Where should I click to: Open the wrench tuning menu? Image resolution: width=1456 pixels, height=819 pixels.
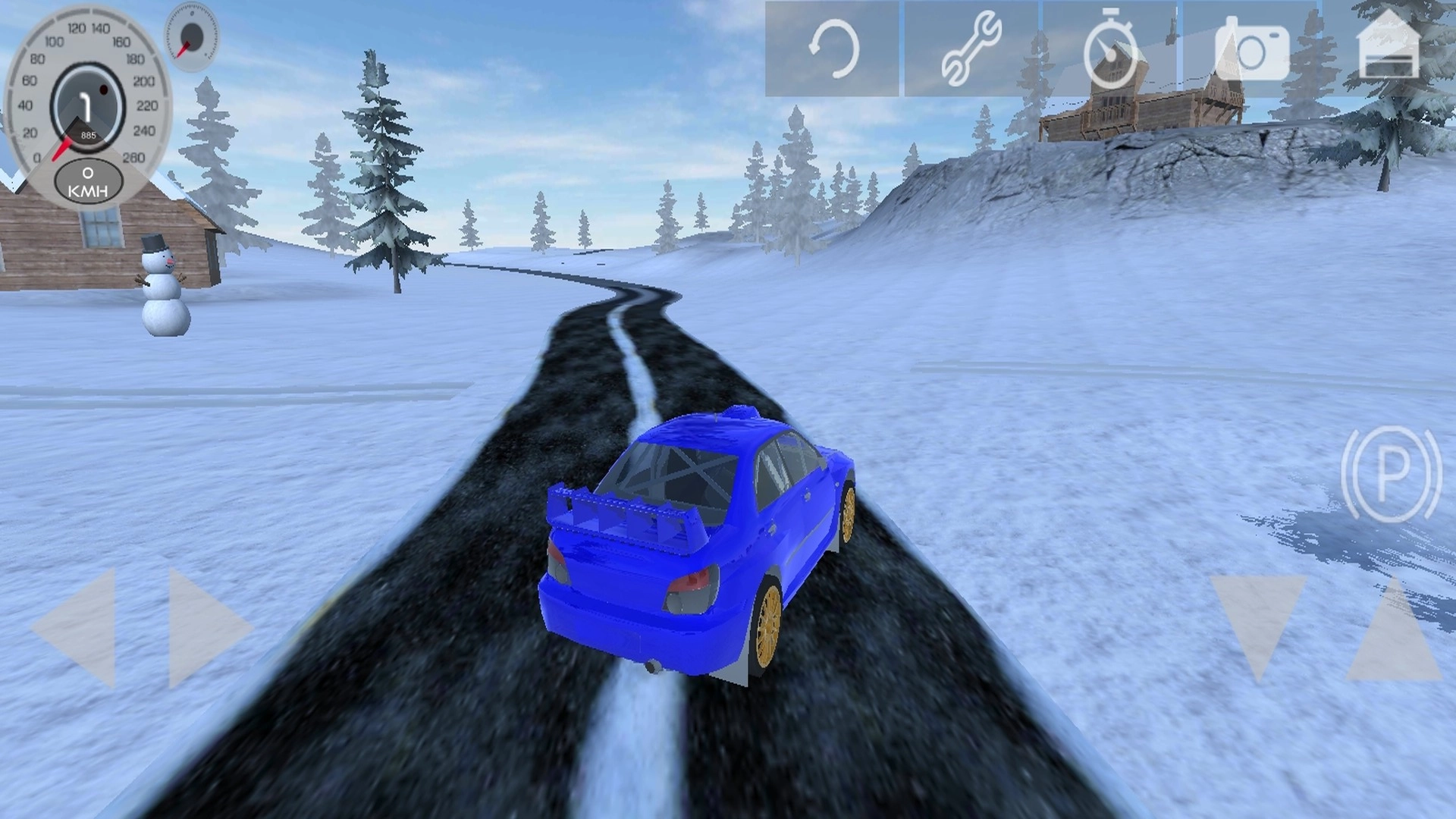tap(971, 49)
